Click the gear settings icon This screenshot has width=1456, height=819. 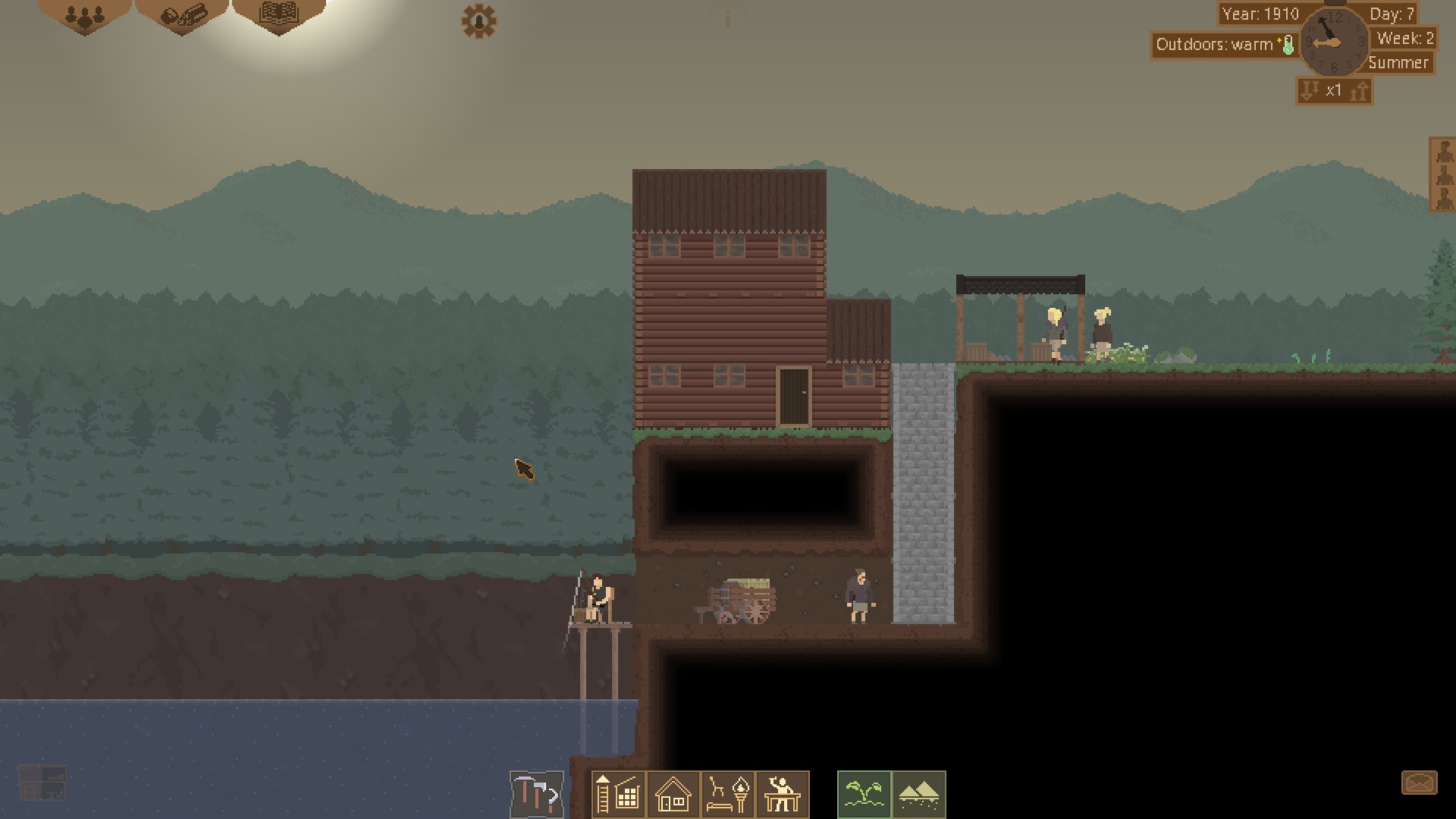[479, 21]
